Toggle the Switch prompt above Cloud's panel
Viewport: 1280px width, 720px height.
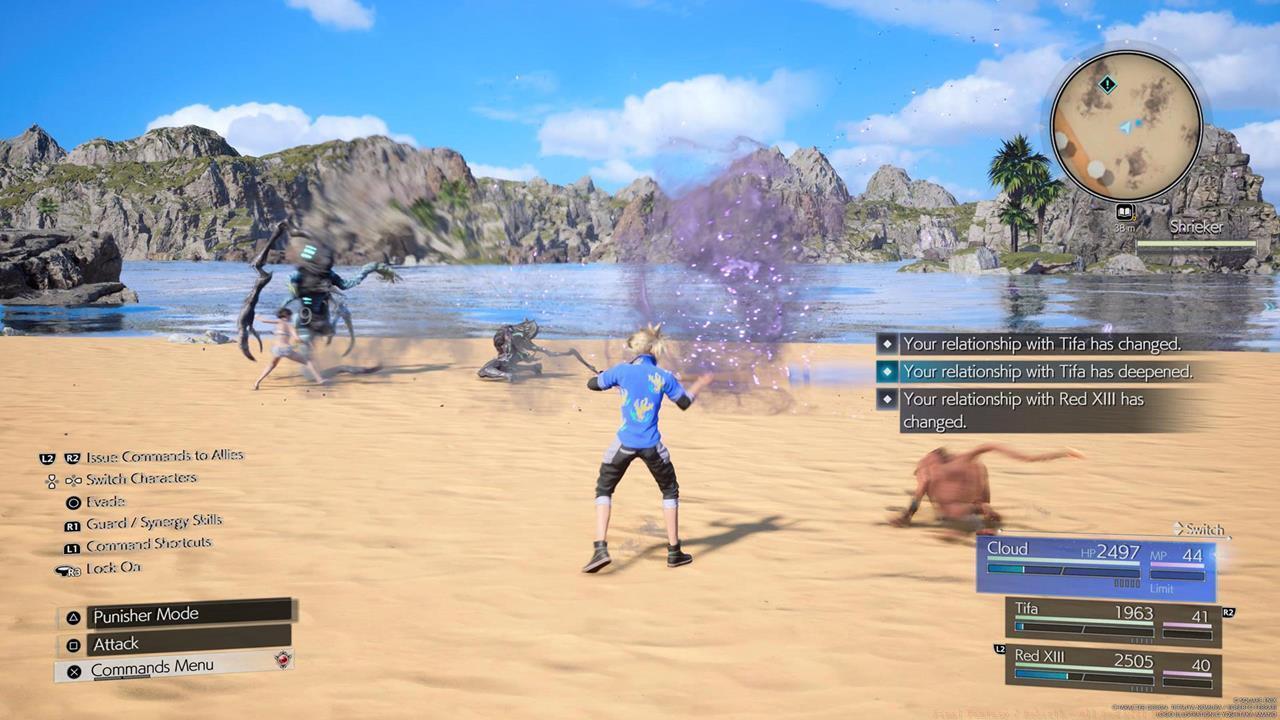pyautogui.click(x=1202, y=530)
